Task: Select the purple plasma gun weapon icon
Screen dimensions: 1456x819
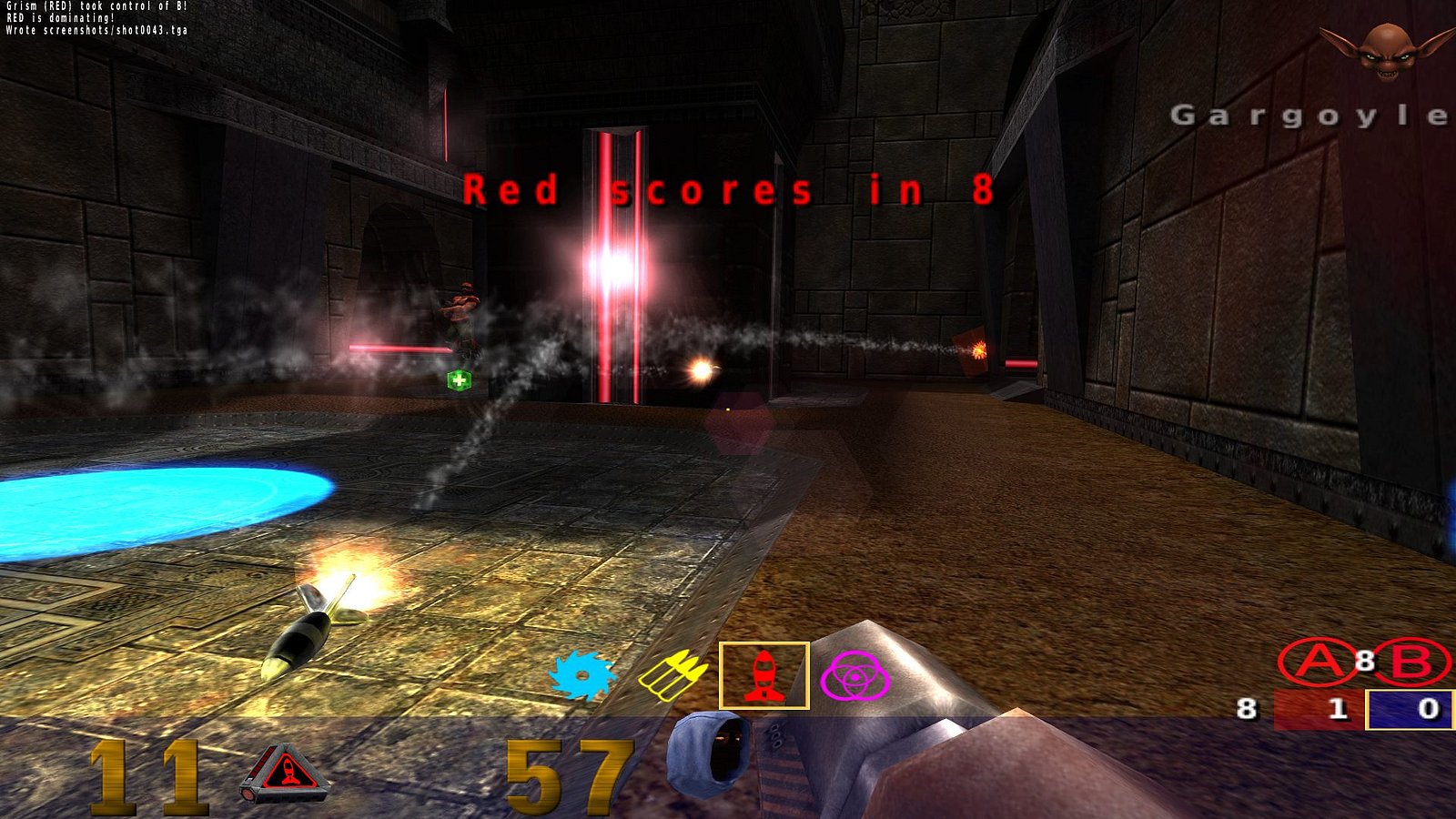Action: pyautogui.click(x=854, y=676)
